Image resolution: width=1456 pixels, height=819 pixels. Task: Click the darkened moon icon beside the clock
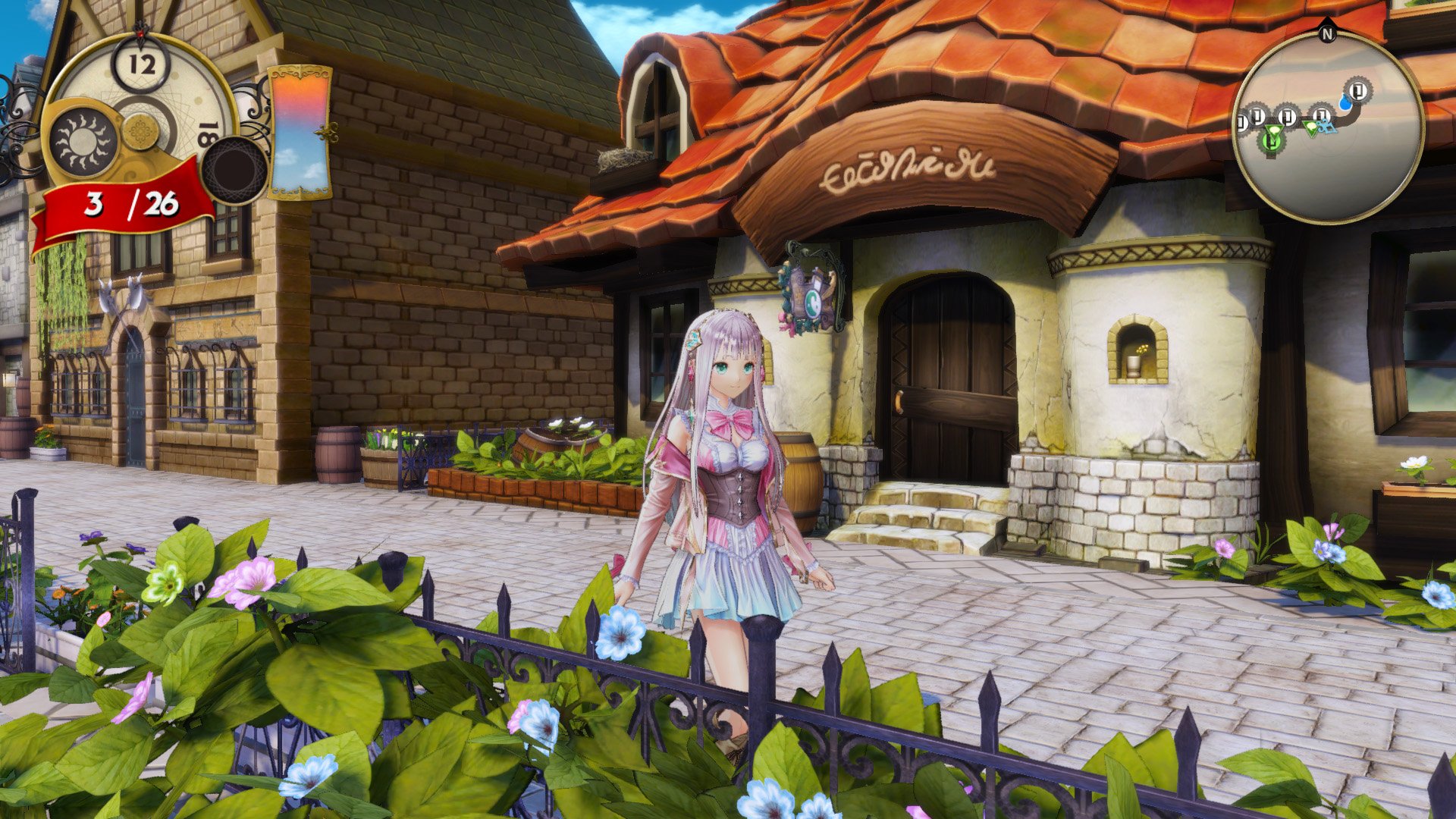[234, 171]
